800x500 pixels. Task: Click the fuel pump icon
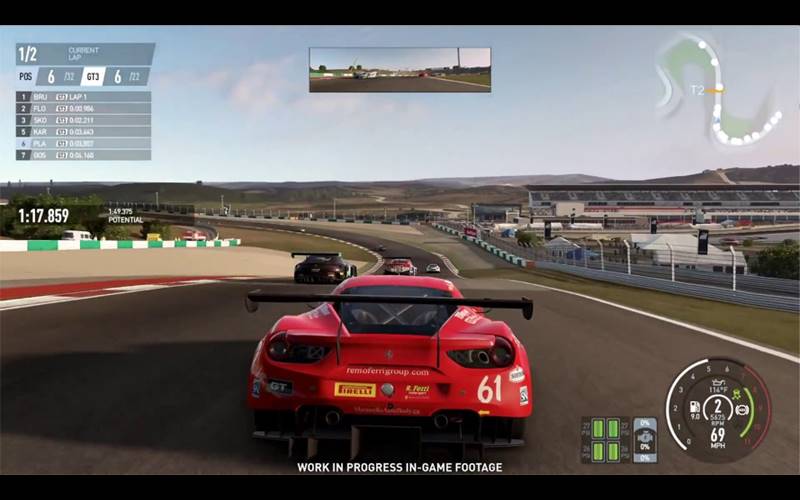tap(696, 408)
